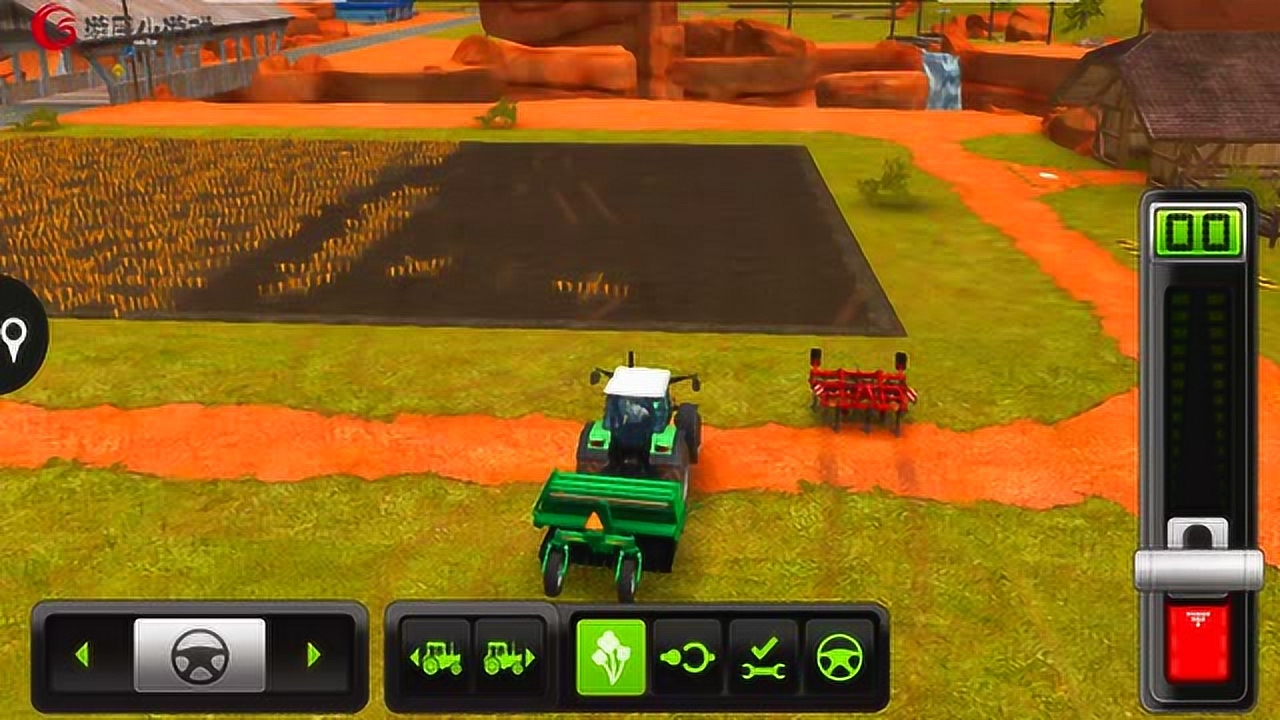Tap the steering wheel slider knob
This screenshot has width=1280, height=720.
(x=200, y=655)
